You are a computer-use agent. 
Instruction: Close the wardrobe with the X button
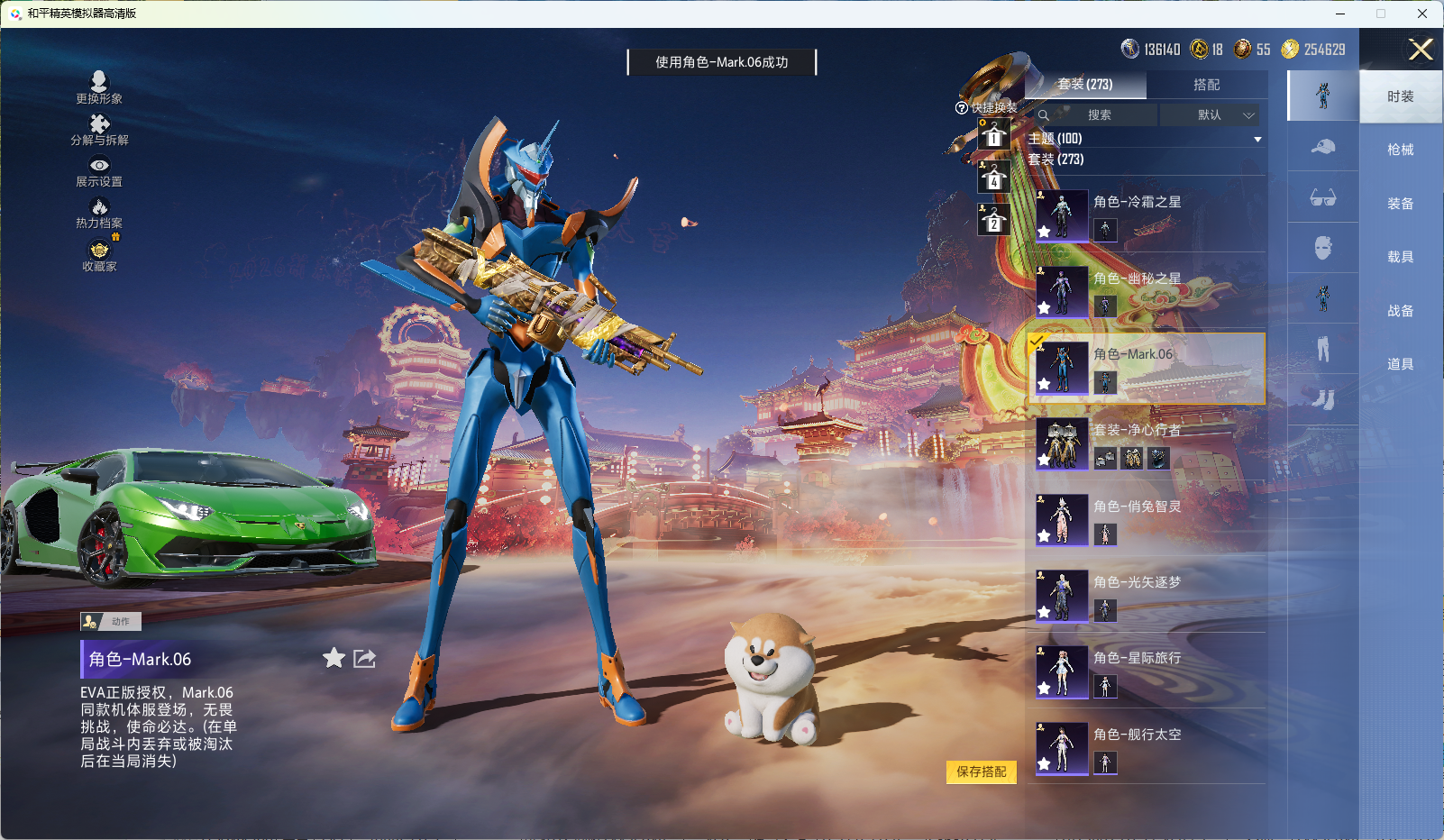point(1421,50)
